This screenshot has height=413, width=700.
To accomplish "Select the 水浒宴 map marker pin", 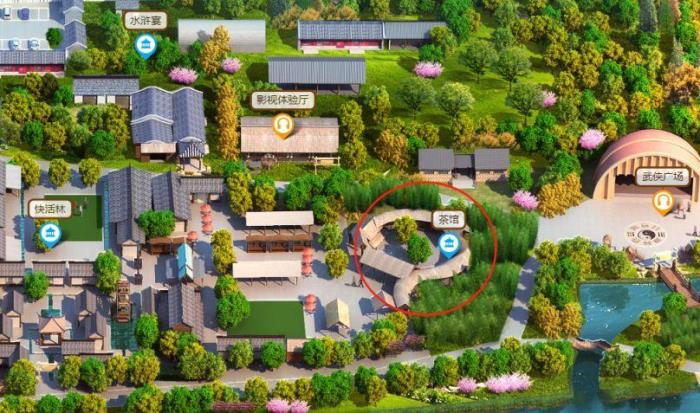I will tap(146, 44).
